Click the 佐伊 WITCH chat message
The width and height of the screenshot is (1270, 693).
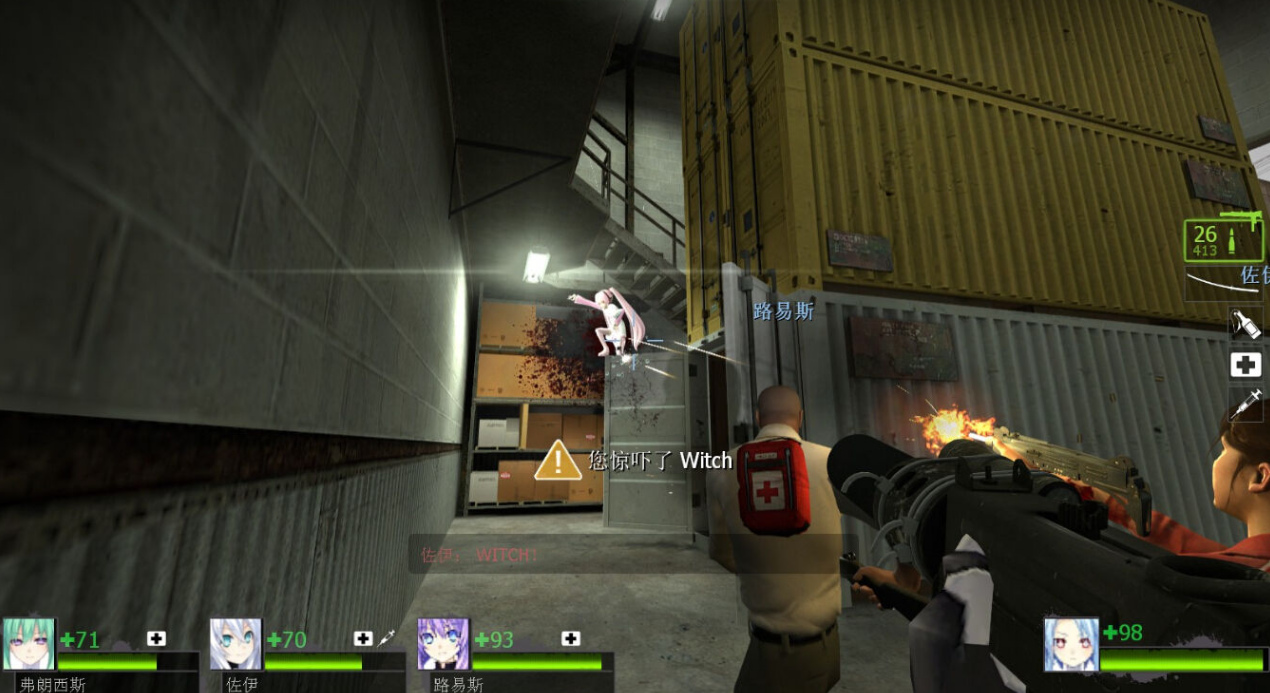(x=479, y=554)
